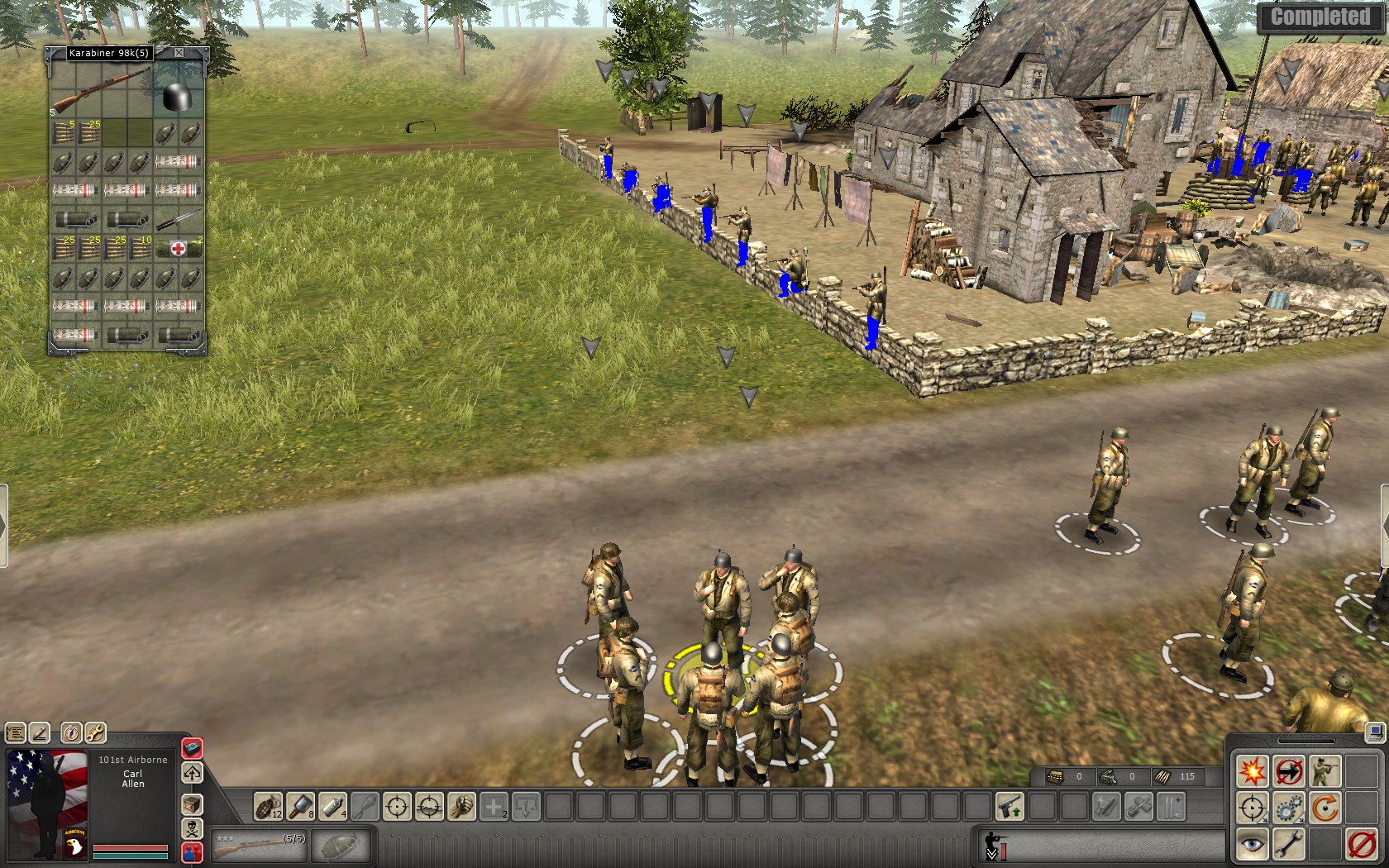1389x868 pixels.
Task: Click the red cancel order icon
Action: [x=1361, y=844]
